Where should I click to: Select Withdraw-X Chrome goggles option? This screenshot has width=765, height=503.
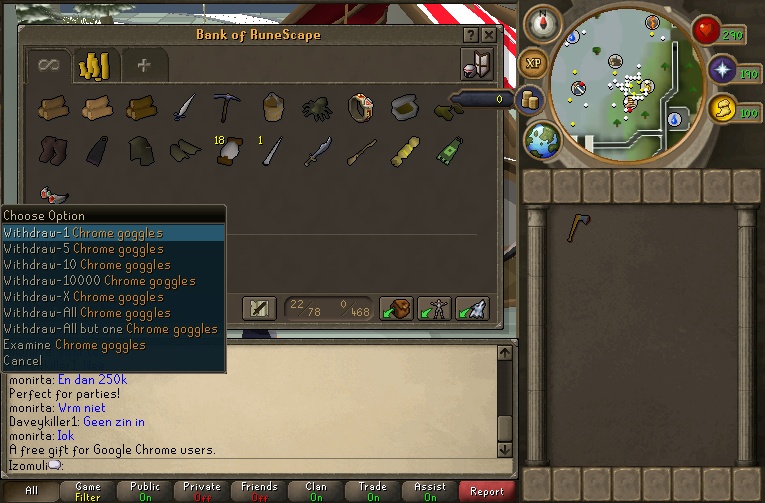[x=83, y=297]
